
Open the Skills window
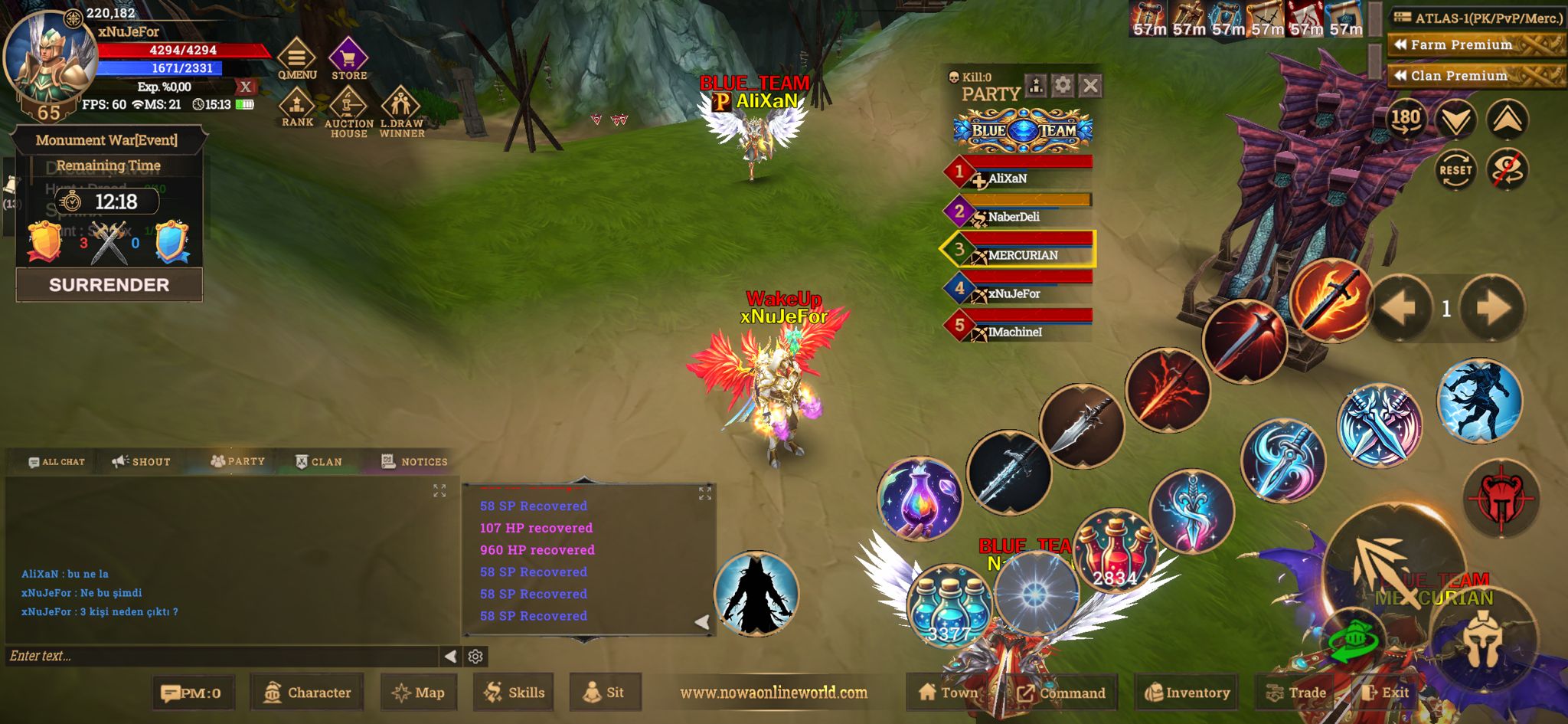coord(514,693)
